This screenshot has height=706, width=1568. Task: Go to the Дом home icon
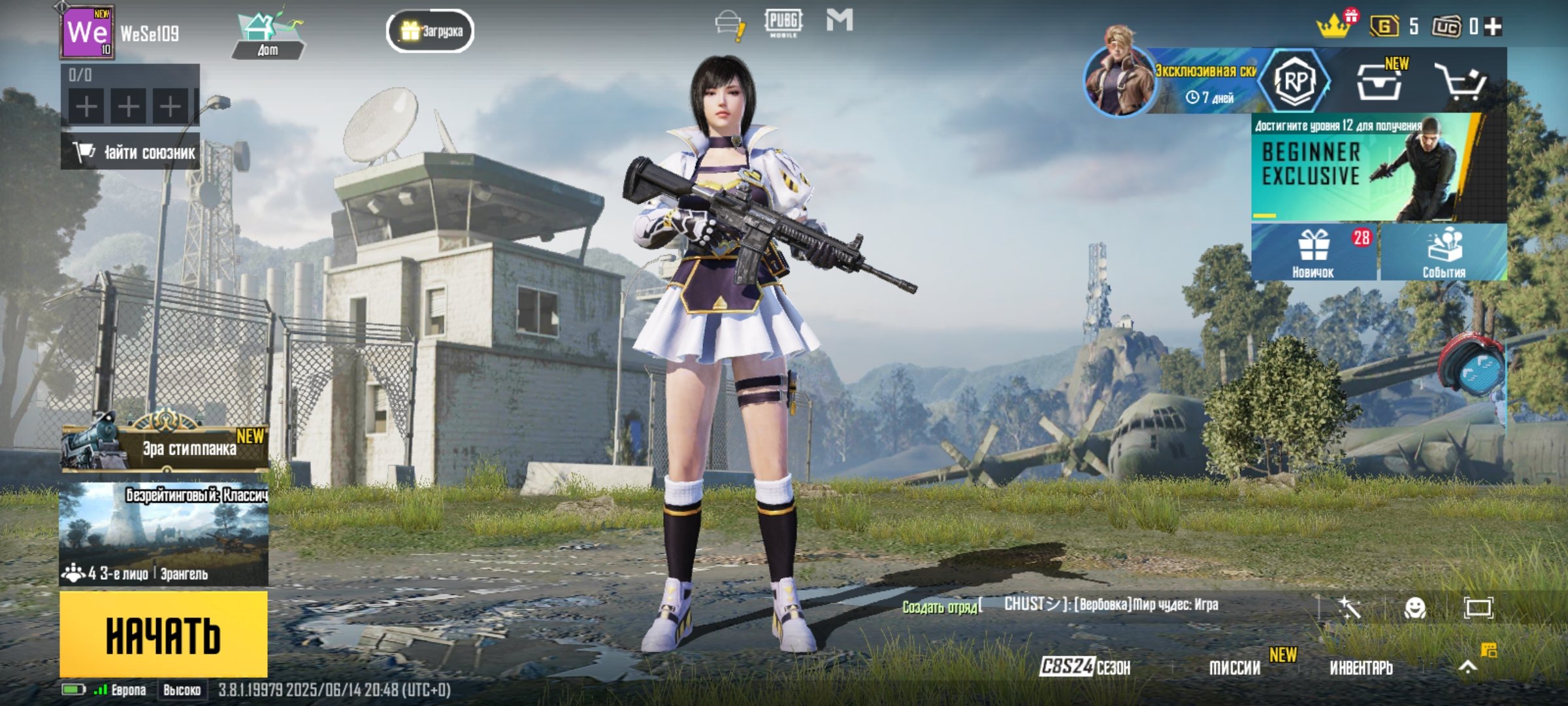click(268, 36)
